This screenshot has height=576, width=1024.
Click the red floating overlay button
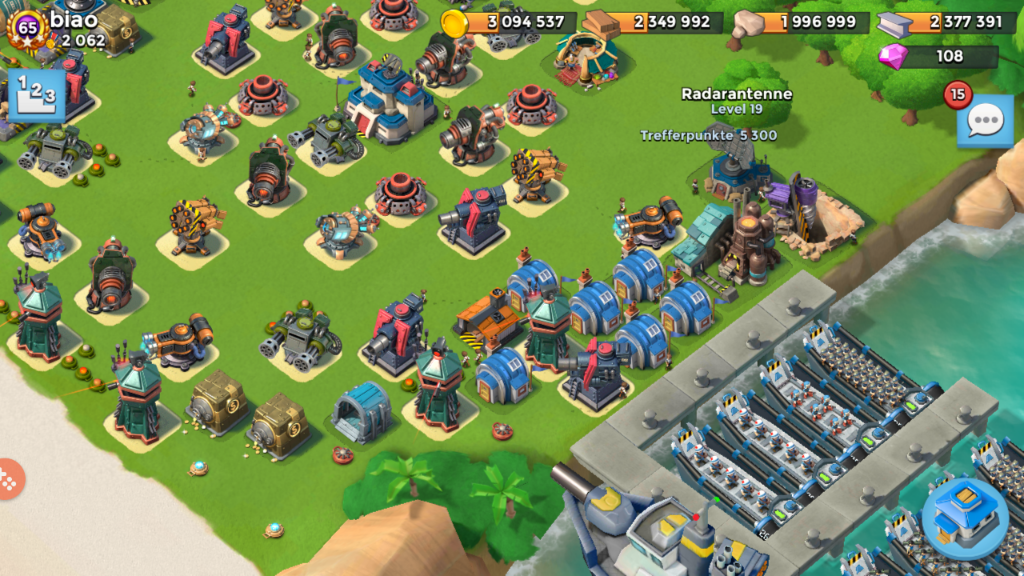coord(8,480)
